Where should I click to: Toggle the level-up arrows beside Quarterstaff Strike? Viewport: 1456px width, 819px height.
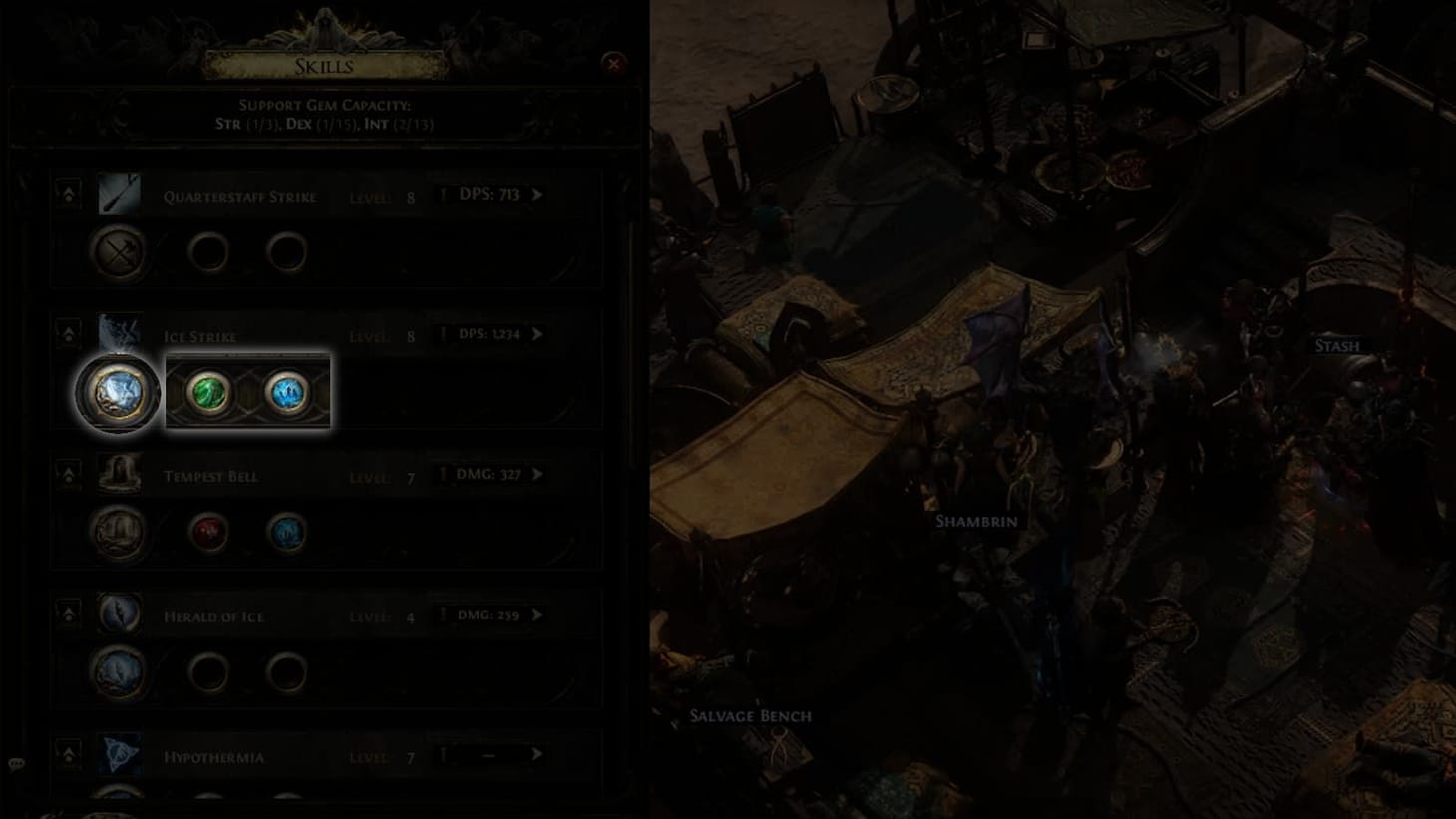(x=68, y=193)
